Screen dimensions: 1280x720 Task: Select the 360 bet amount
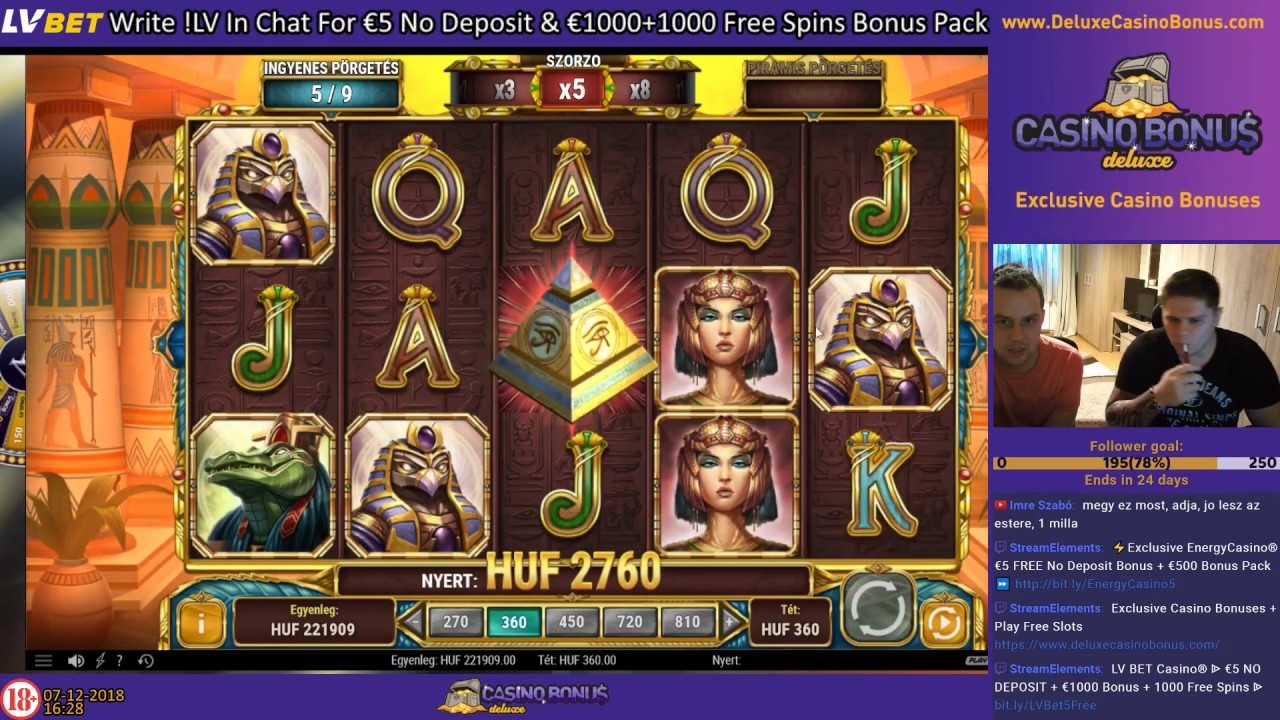[514, 622]
